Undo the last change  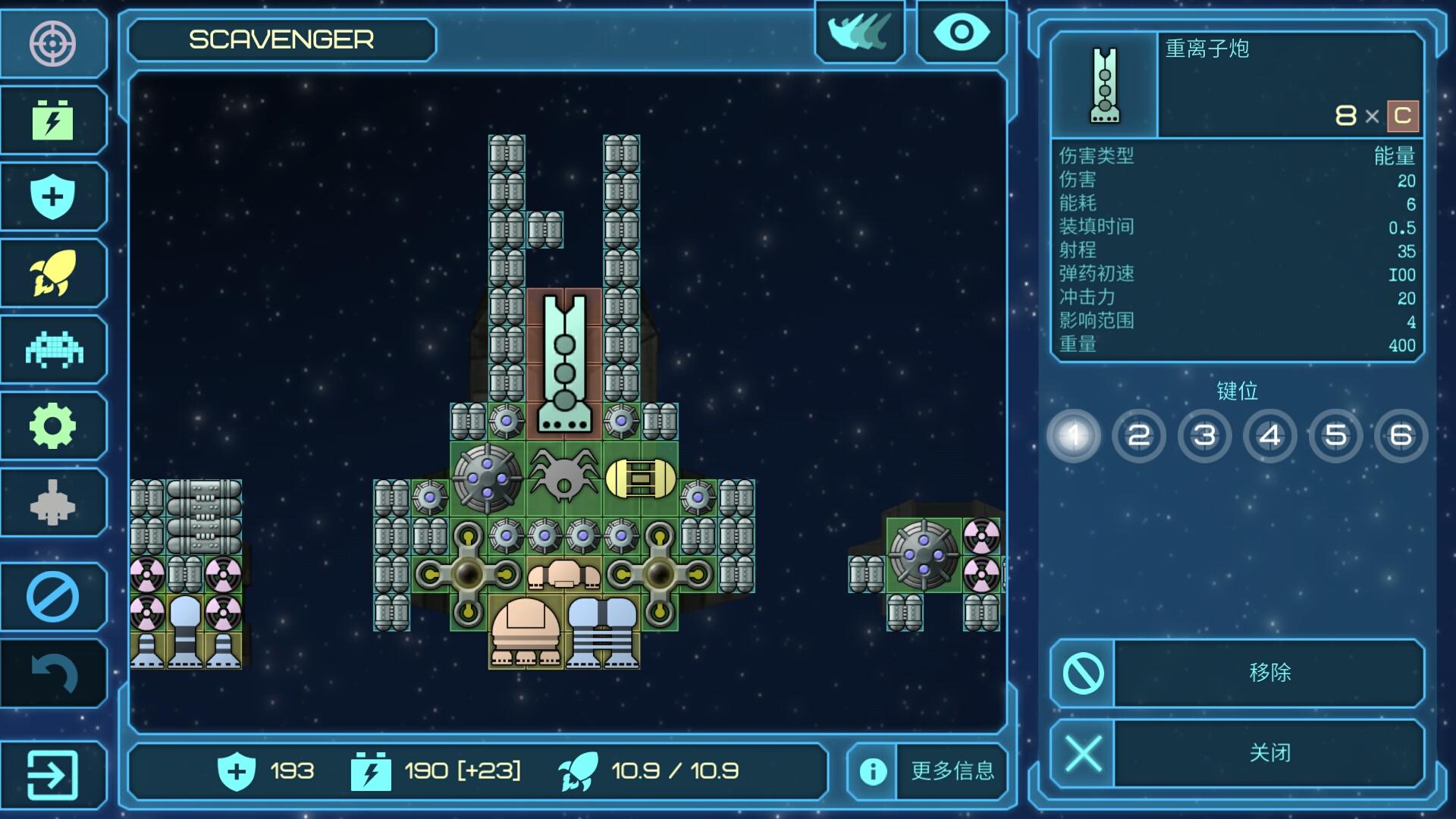(x=52, y=673)
